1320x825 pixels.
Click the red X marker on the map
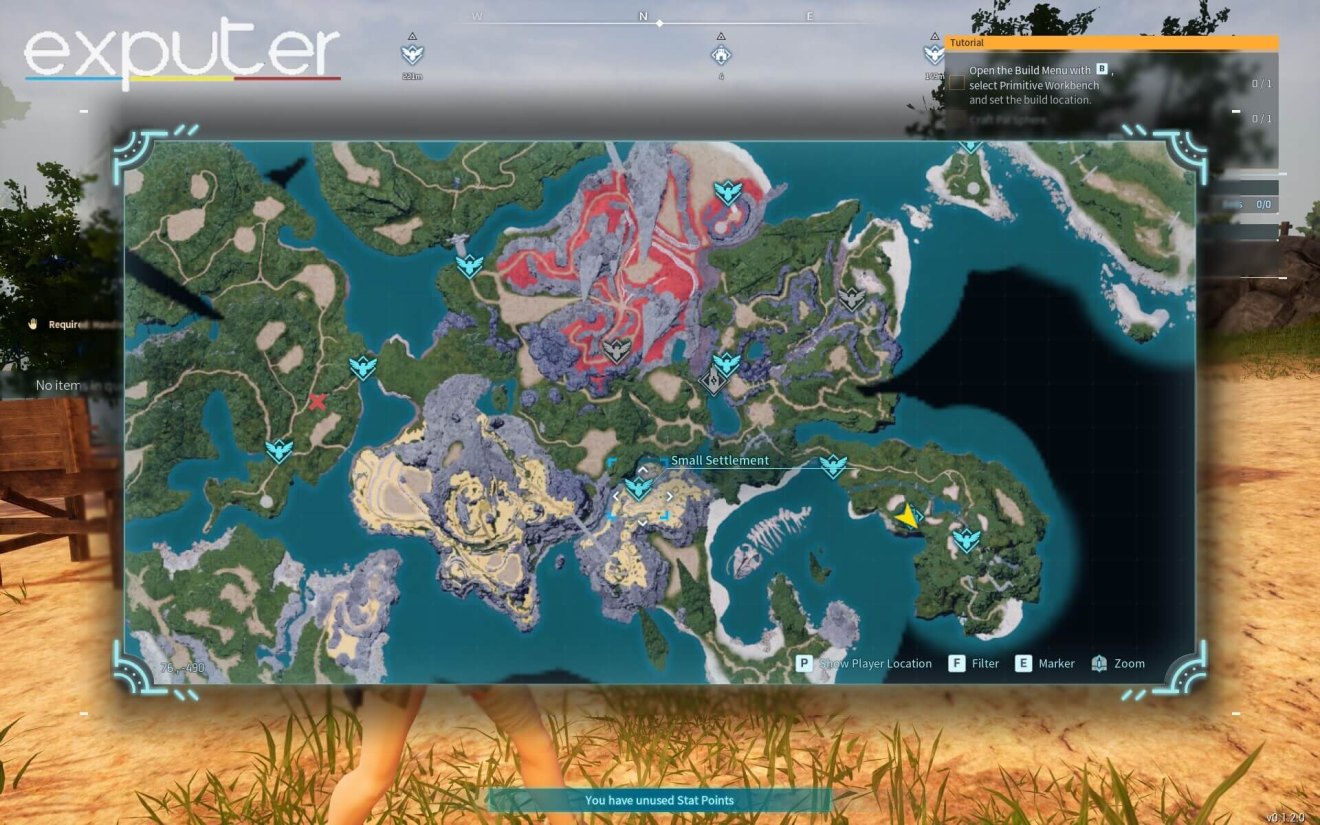click(x=317, y=402)
